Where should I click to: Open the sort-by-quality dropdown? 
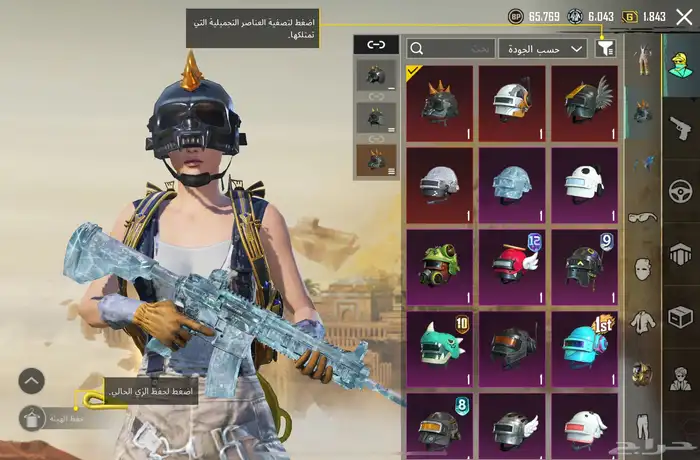coord(556,48)
